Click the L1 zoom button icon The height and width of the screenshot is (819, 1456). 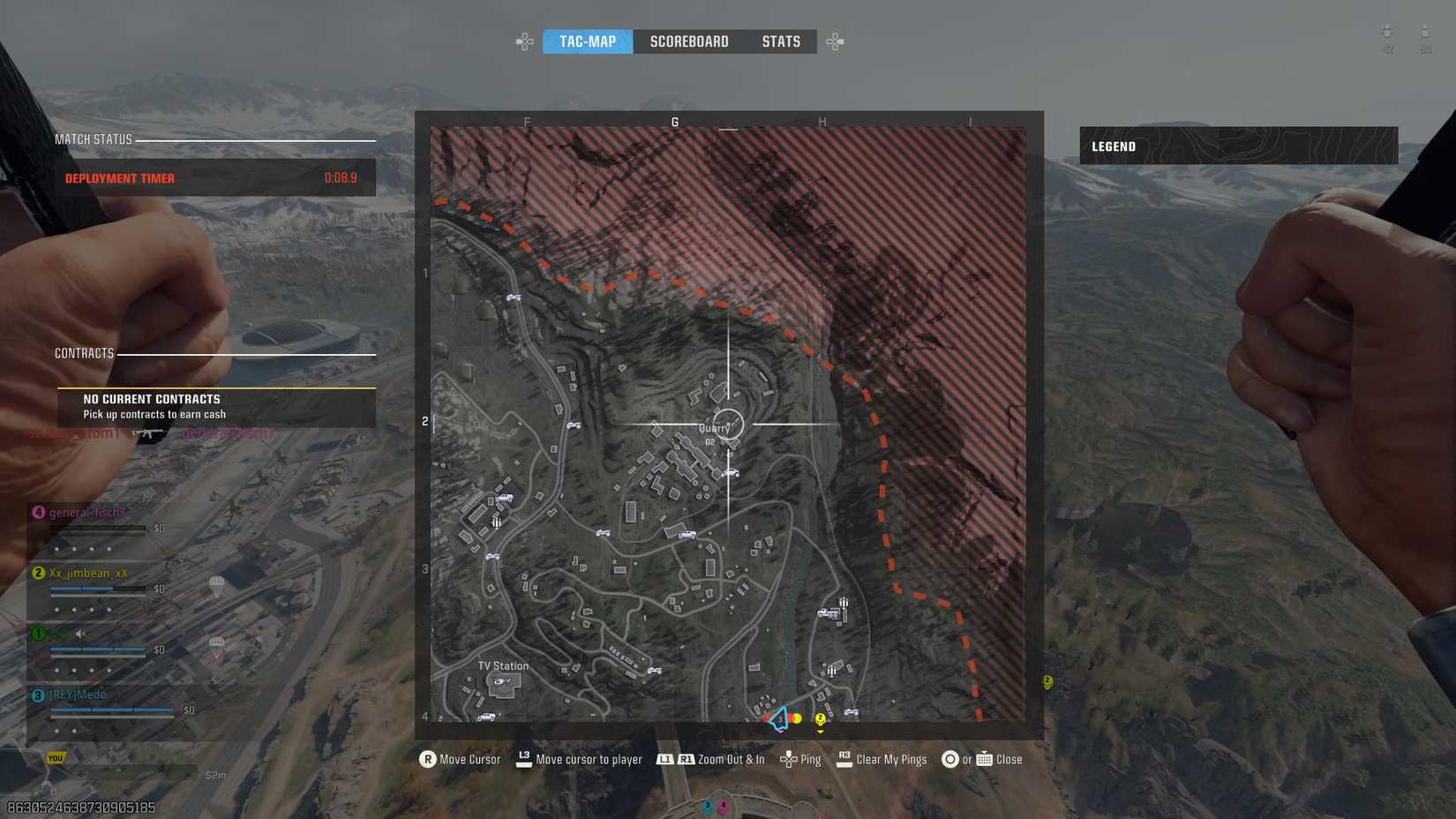664,759
